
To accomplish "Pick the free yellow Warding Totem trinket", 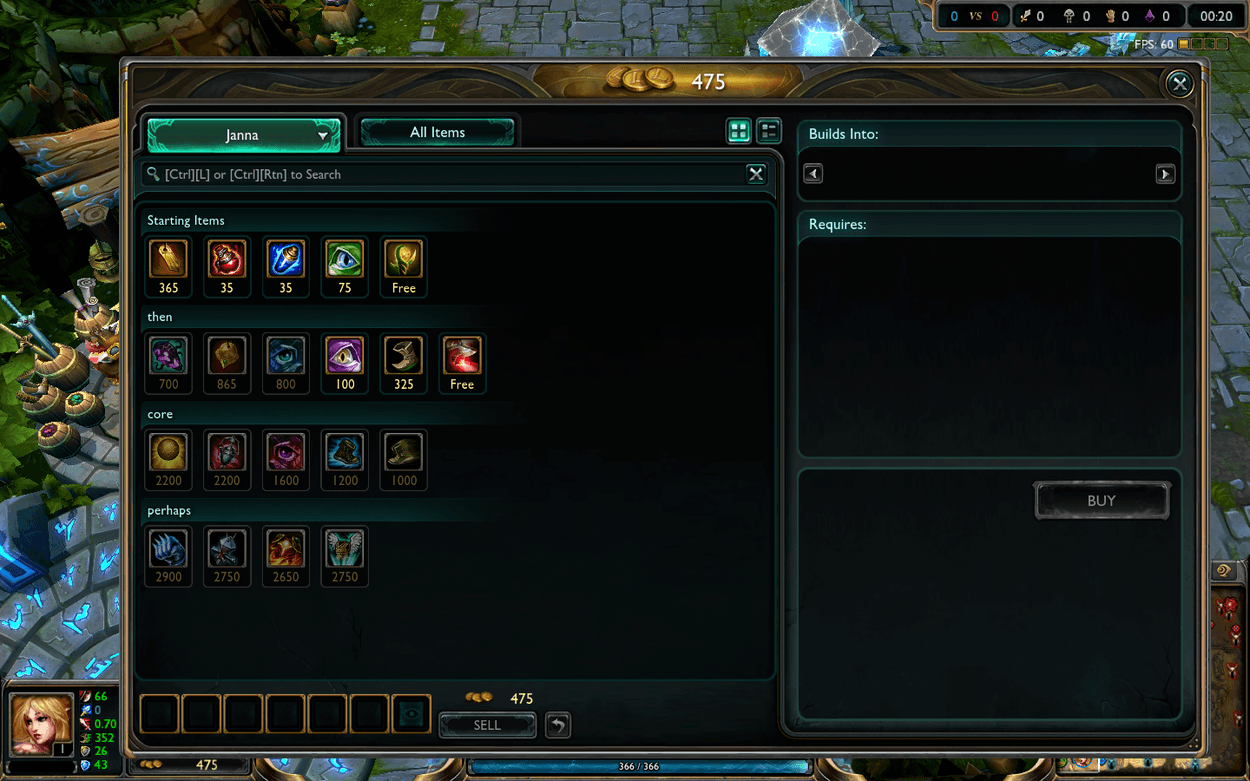I will (x=403, y=260).
